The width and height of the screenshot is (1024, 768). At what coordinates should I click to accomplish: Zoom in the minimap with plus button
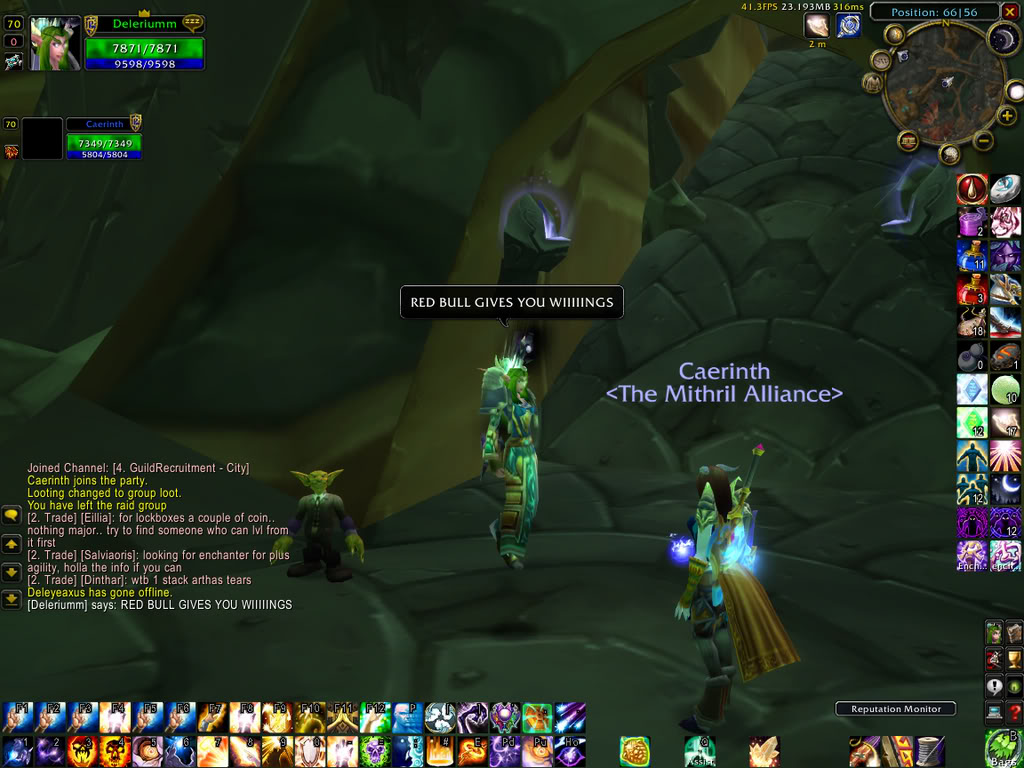tap(1007, 116)
